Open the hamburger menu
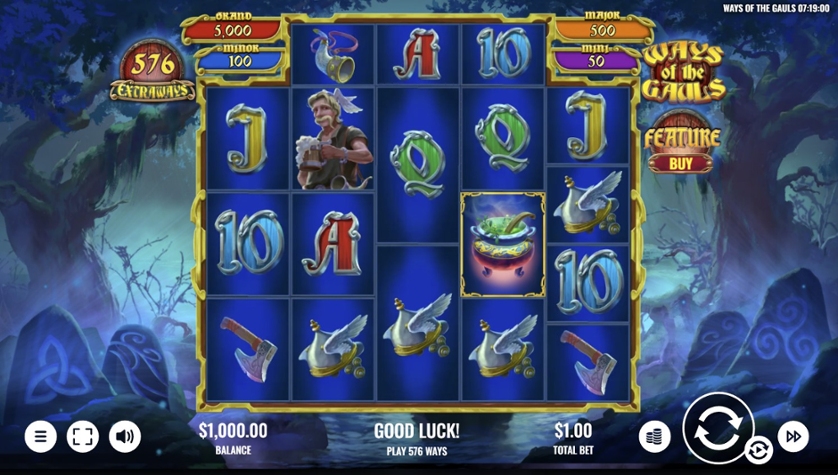Screen dimensions: 838x475 (x=40, y=436)
